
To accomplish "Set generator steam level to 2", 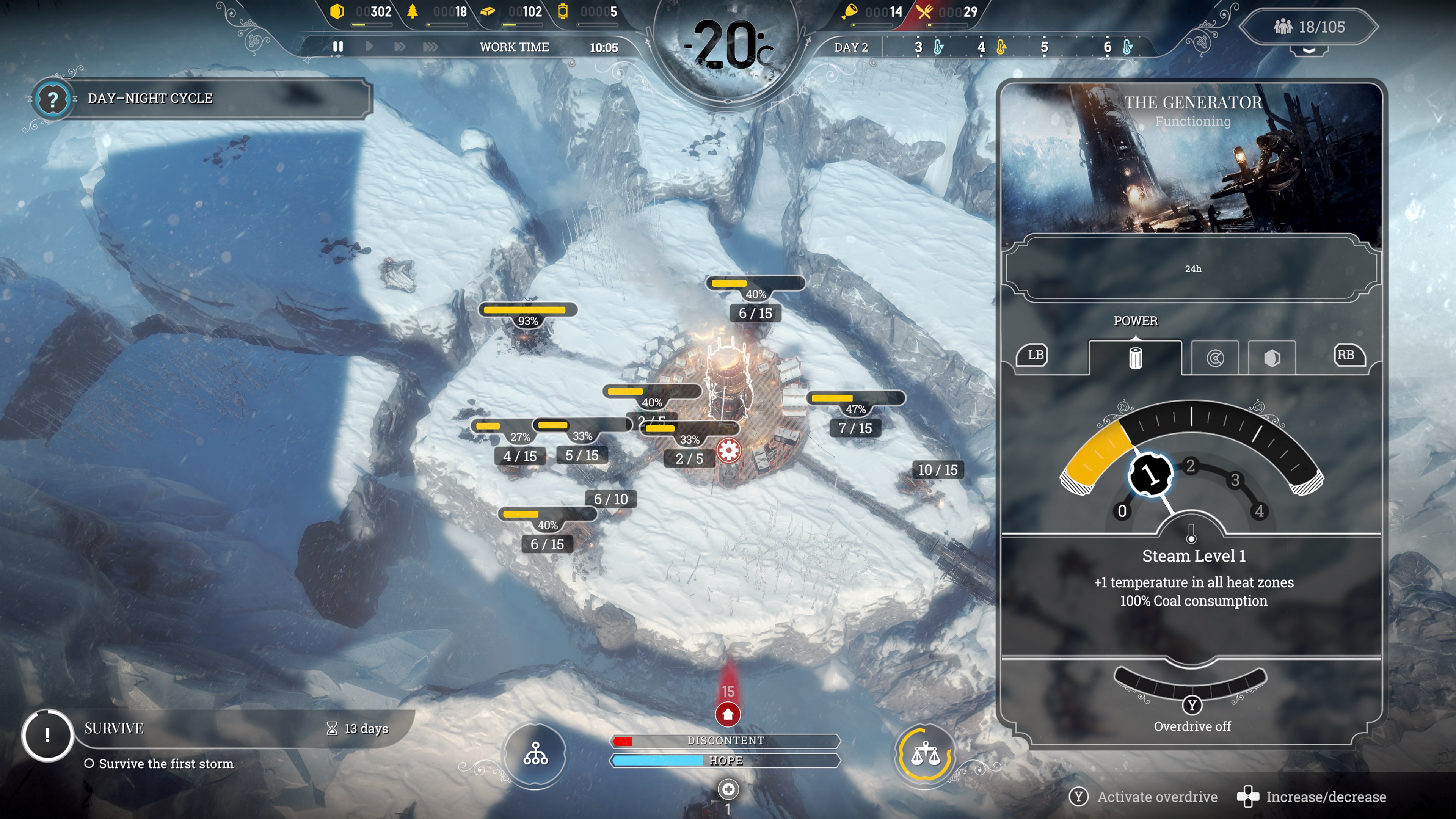I will (x=1190, y=466).
